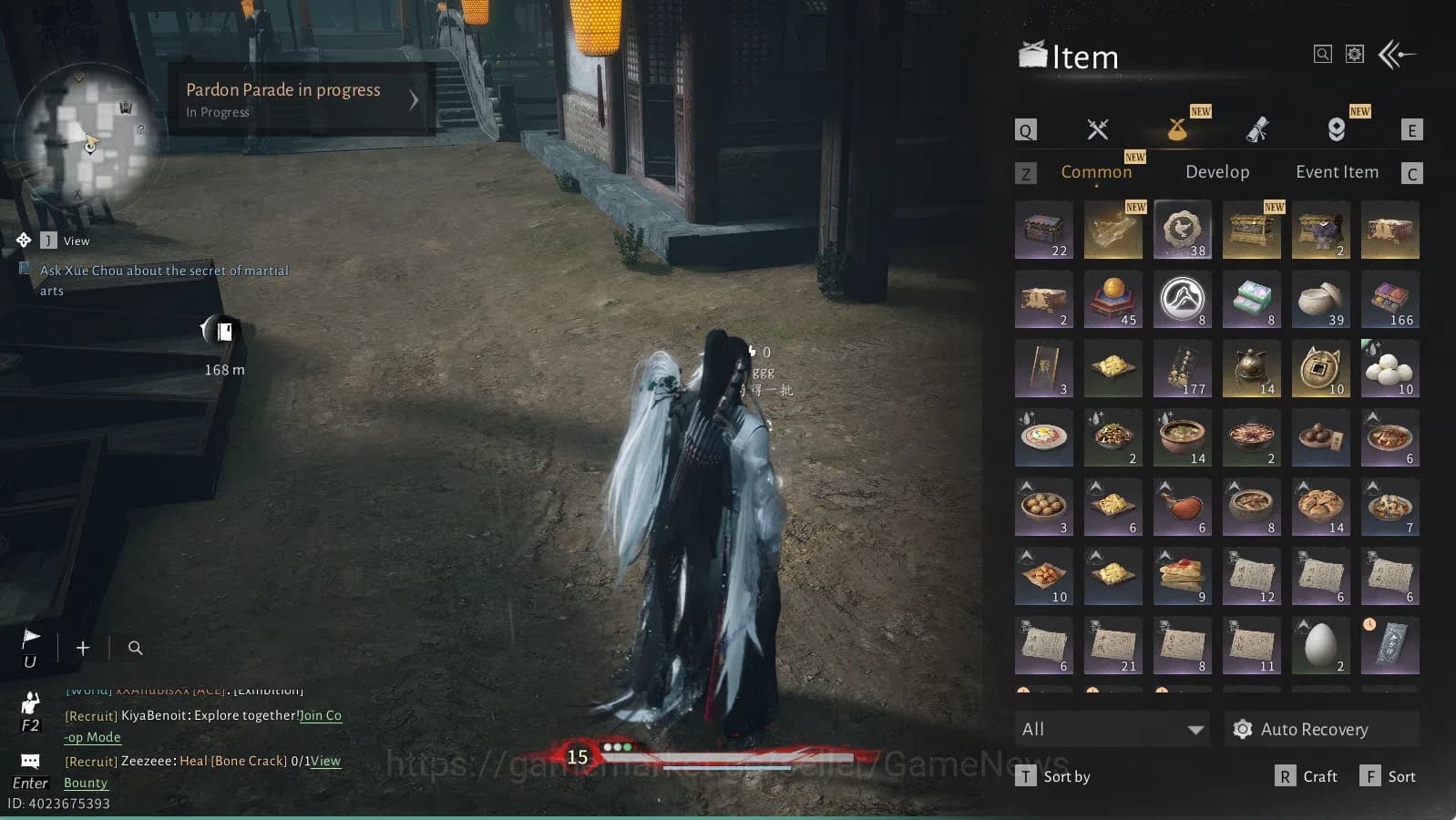This screenshot has height=820, width=1456.
Task: Open the item panel settings gear
Action: click(x=1355, y=55)
